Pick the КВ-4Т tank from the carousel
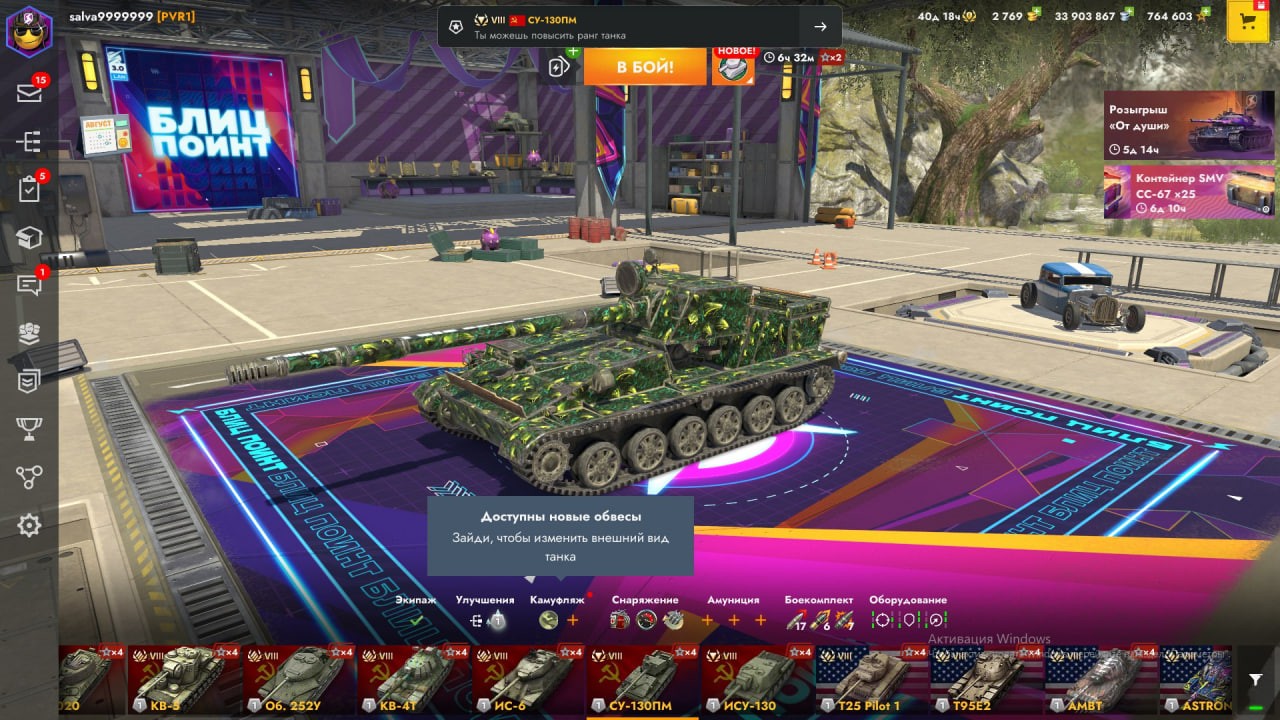 coord(414,679)
